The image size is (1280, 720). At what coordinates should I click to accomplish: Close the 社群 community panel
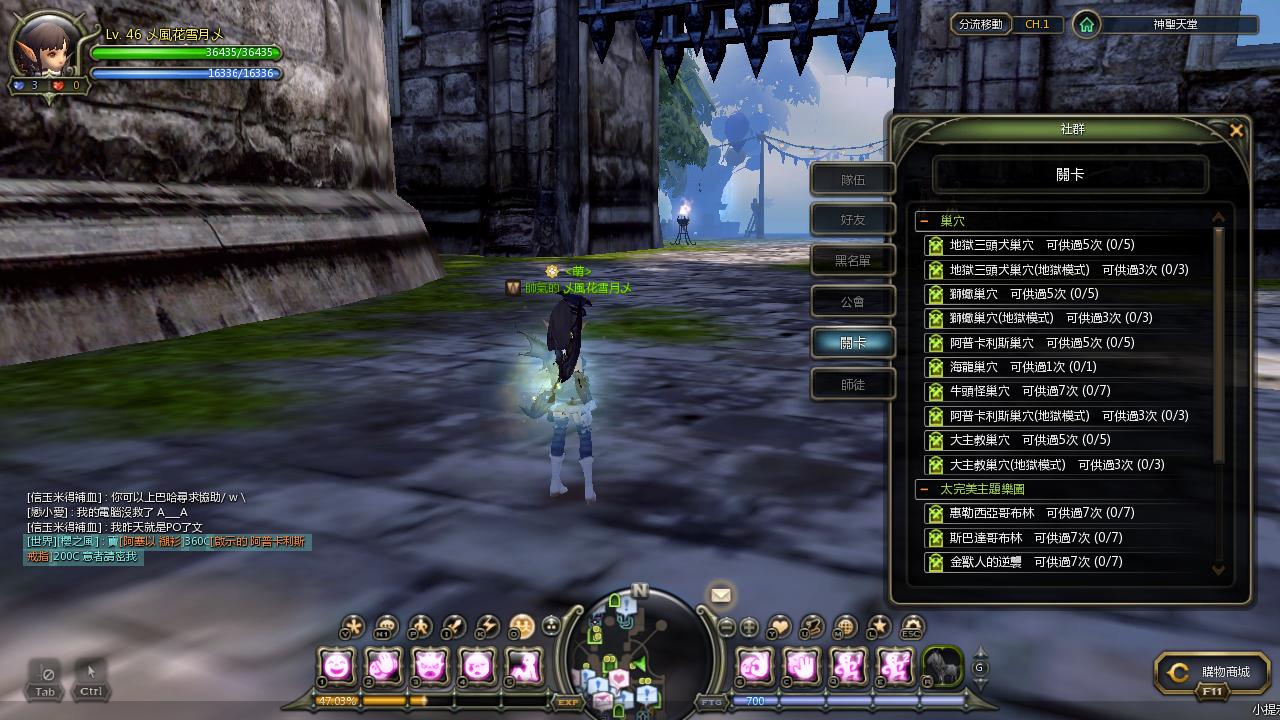[x=1236, y=130]
